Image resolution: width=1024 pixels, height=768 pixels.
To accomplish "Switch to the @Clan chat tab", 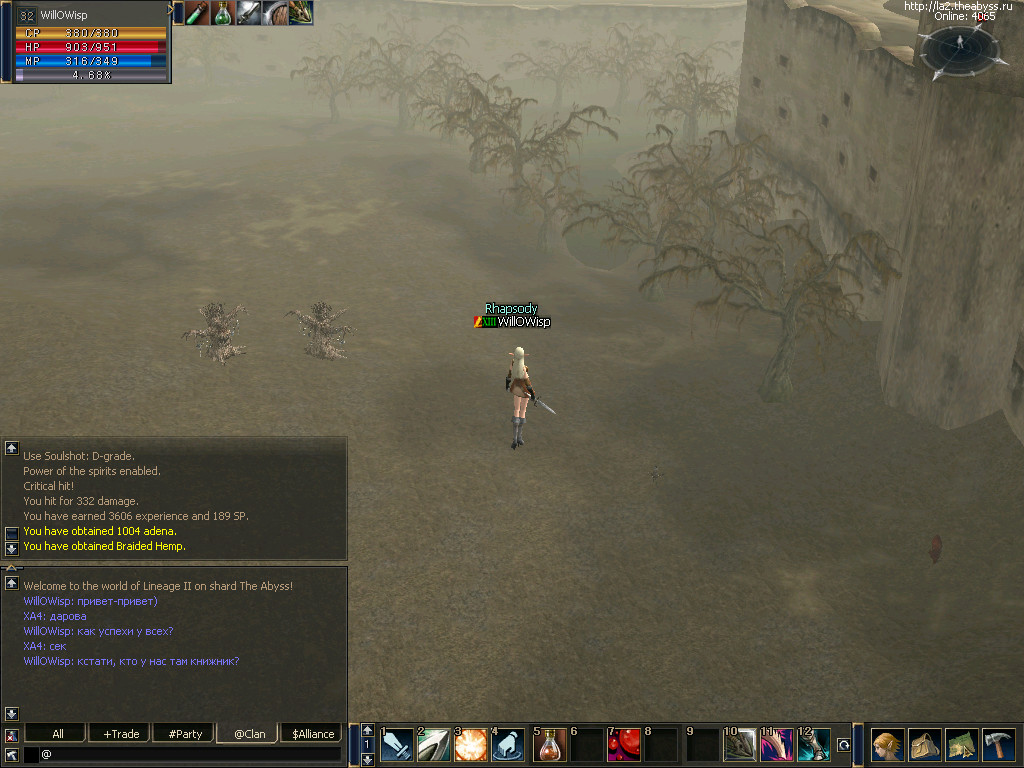I will pos(249,734).
